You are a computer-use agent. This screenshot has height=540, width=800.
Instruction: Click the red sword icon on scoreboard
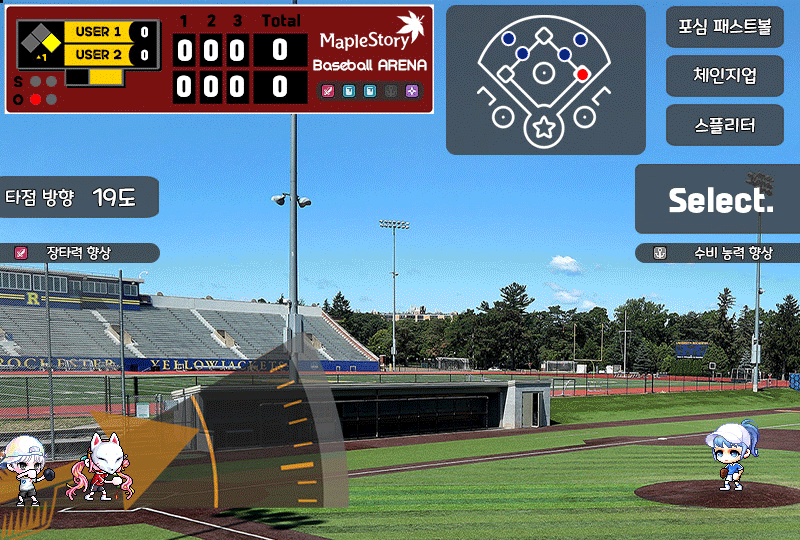point(327,91)
